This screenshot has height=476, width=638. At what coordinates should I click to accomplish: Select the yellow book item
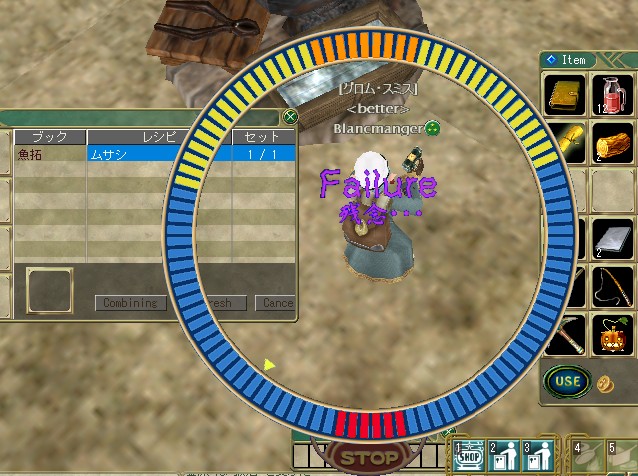(567, 95)
